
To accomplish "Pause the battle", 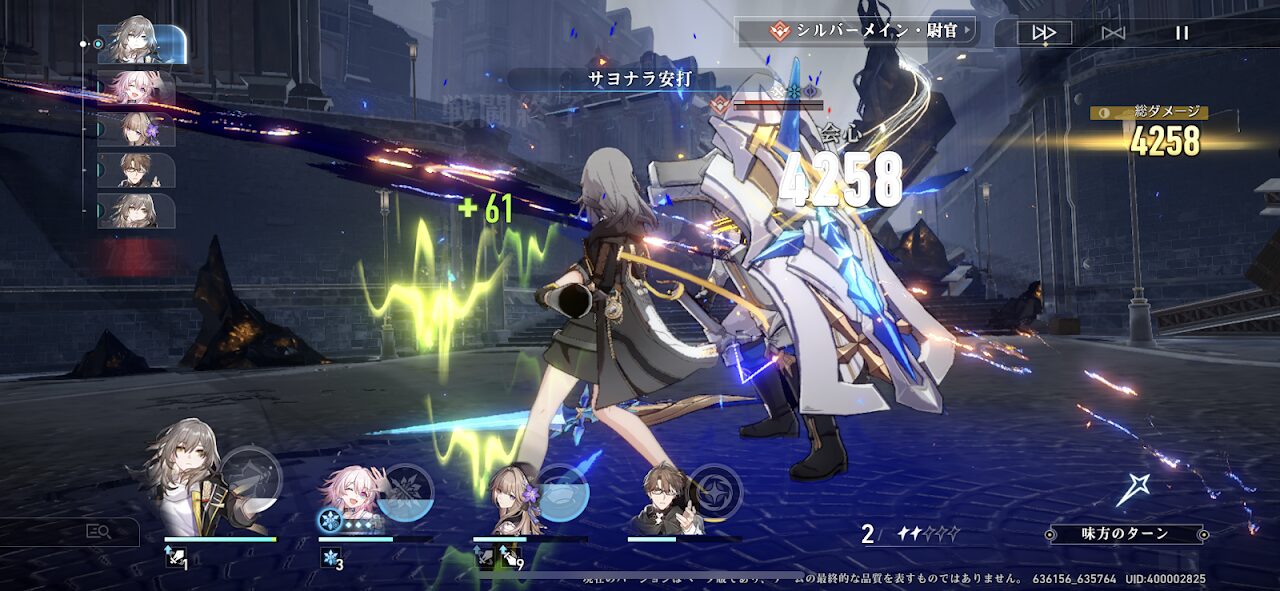I will tap(1182, 32).
